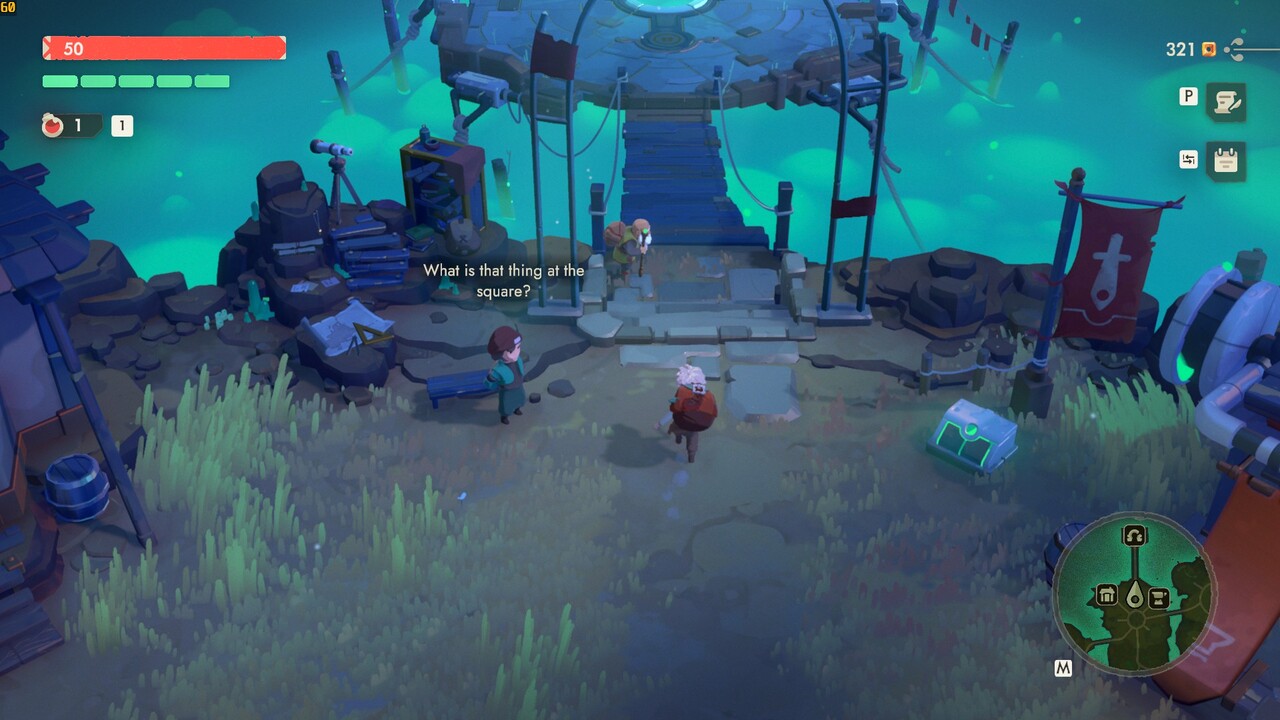The width and height of the screenshot is (1280, 720).
Task: Select the arch portal marker on minimap
Action: [x=1135, y=535]
